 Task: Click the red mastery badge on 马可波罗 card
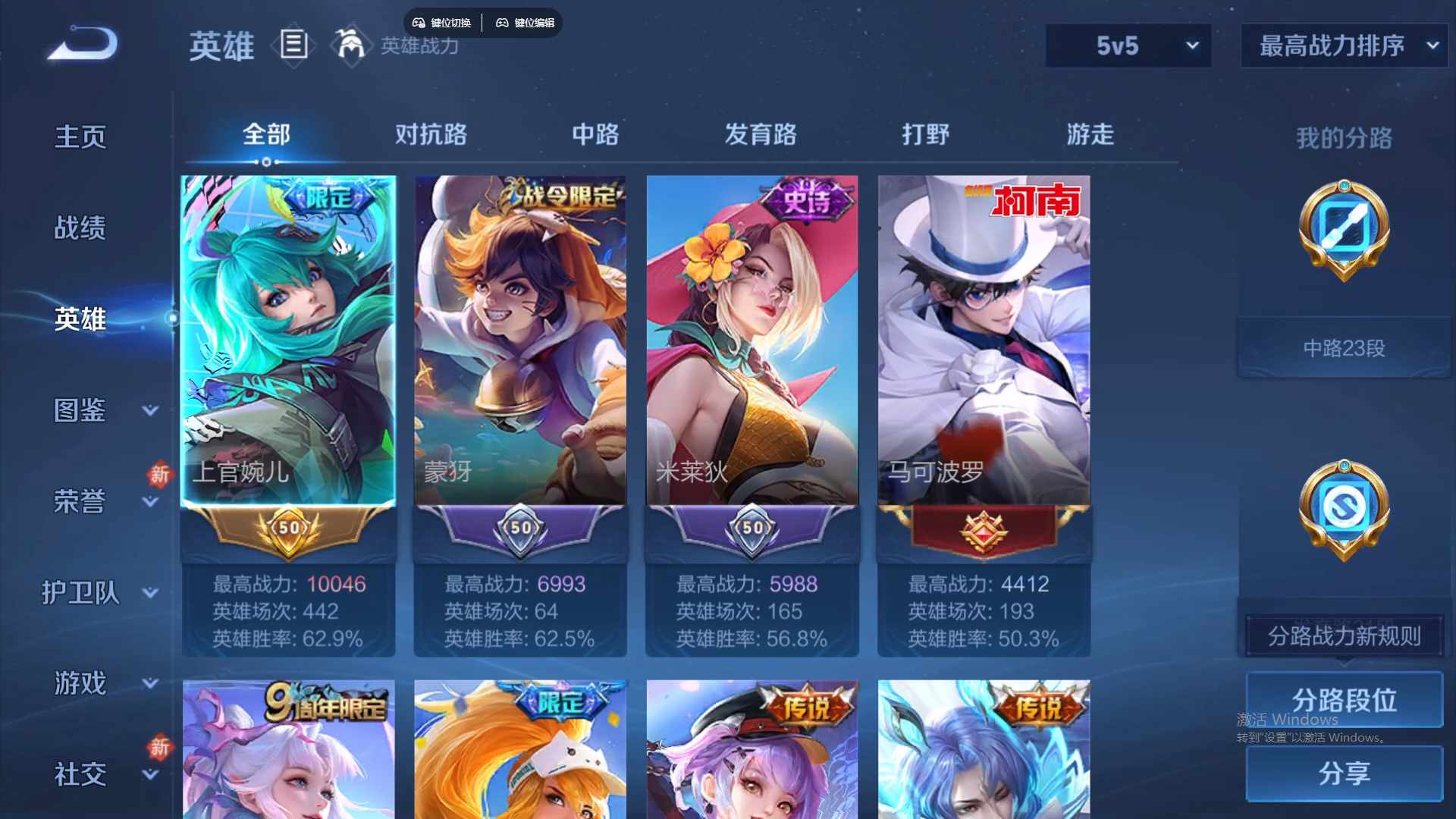(x=982, y=529)
